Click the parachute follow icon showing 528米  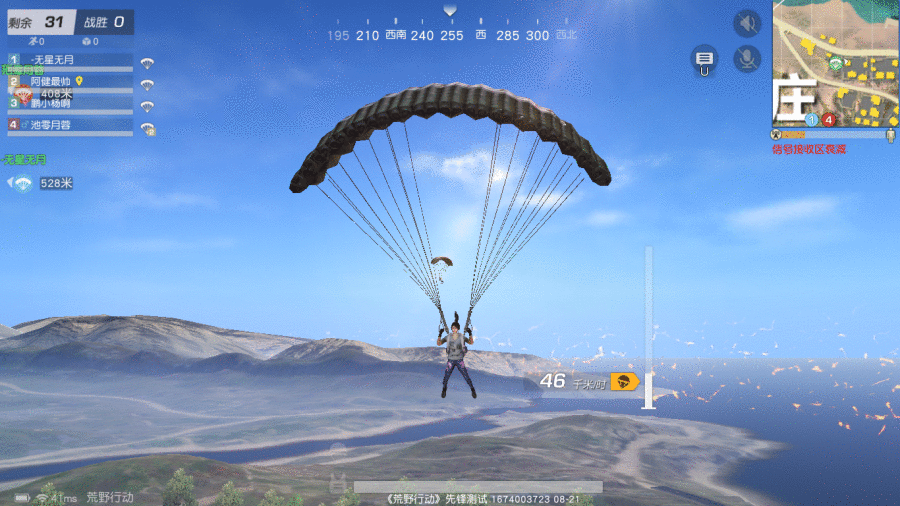[21, 183]
